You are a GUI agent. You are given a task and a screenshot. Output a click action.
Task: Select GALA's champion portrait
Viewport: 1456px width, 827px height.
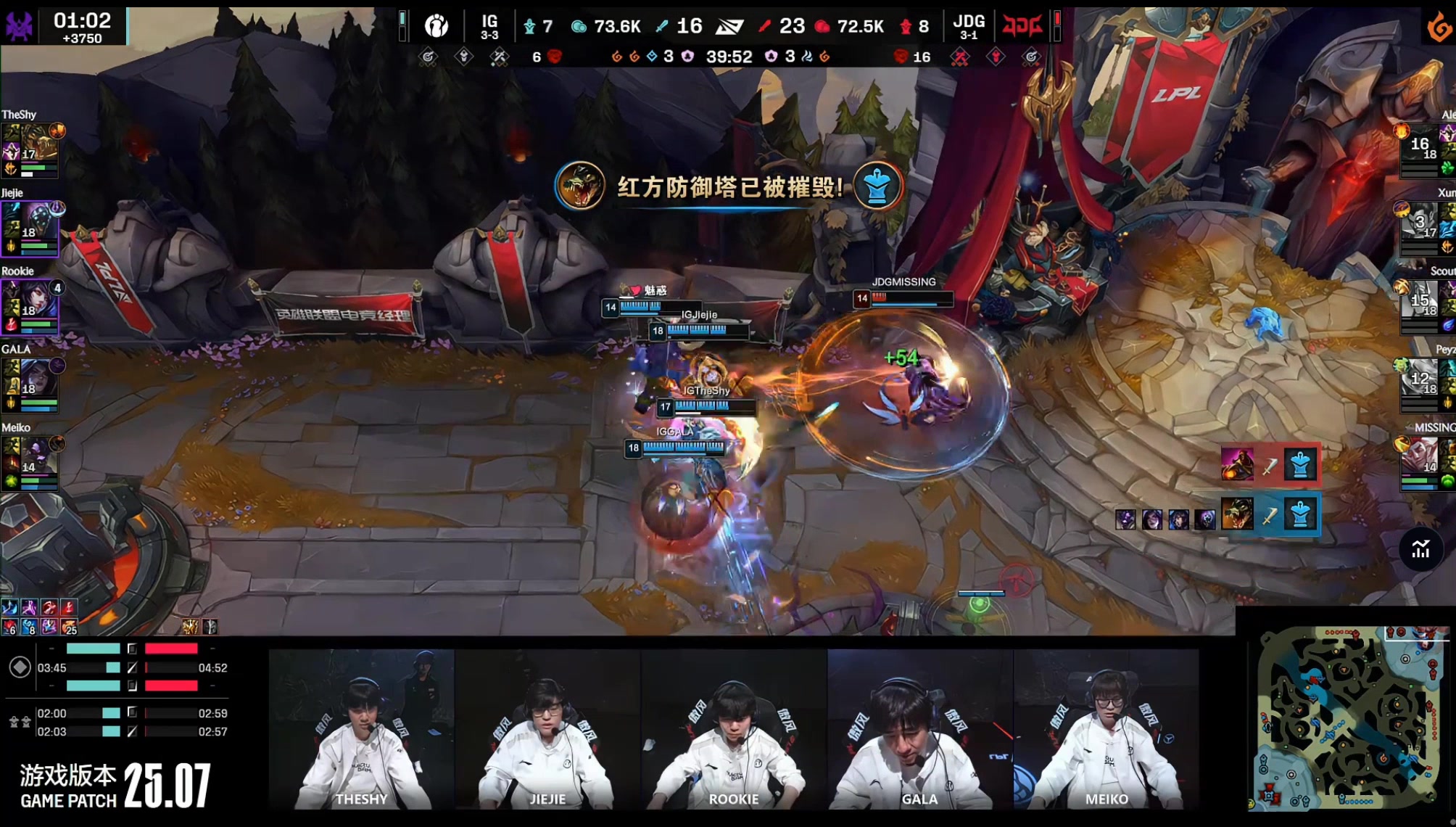(x=38, y=377)
